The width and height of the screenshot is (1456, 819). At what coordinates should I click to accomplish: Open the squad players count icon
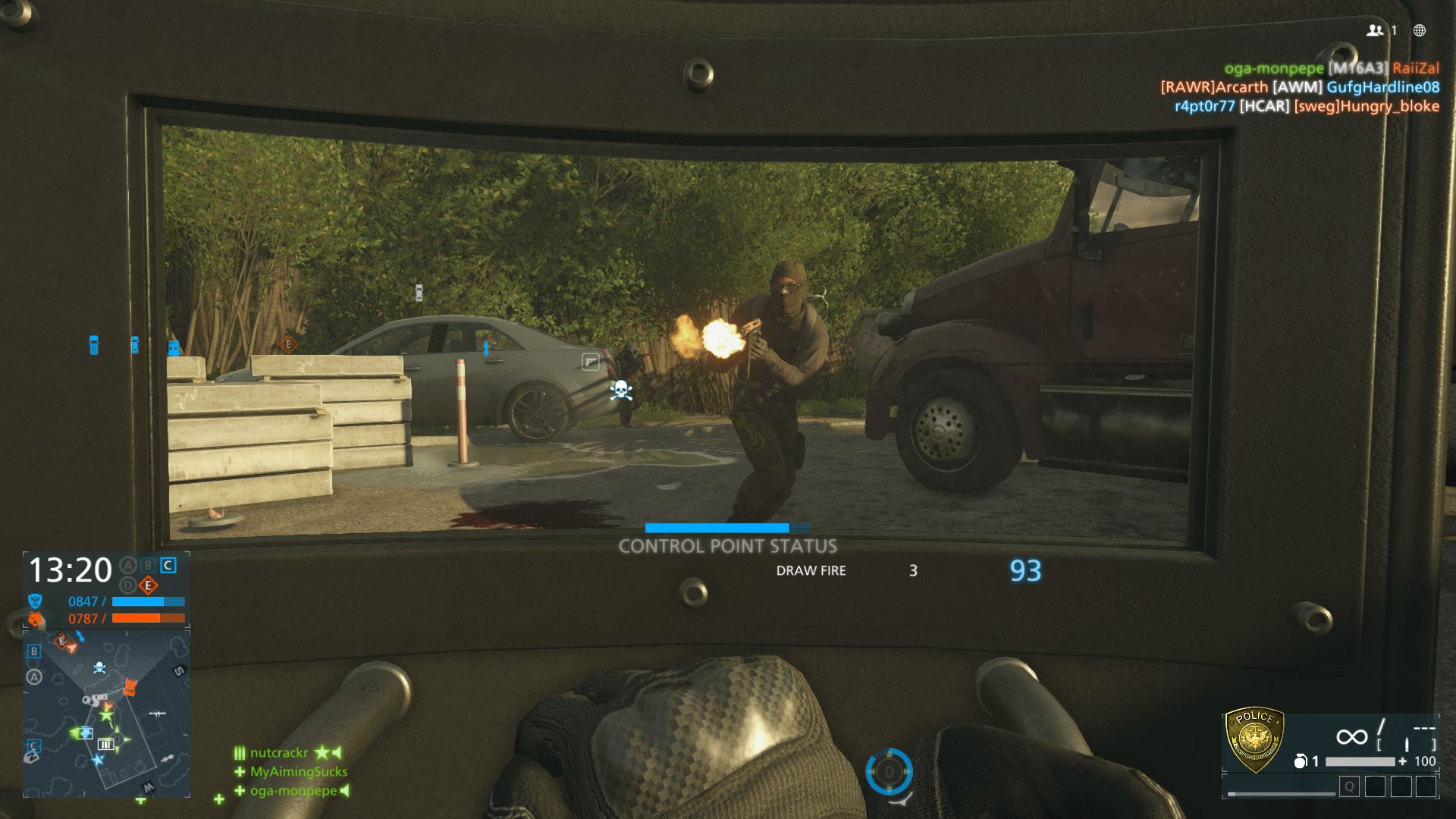[x=1375, y=30]
